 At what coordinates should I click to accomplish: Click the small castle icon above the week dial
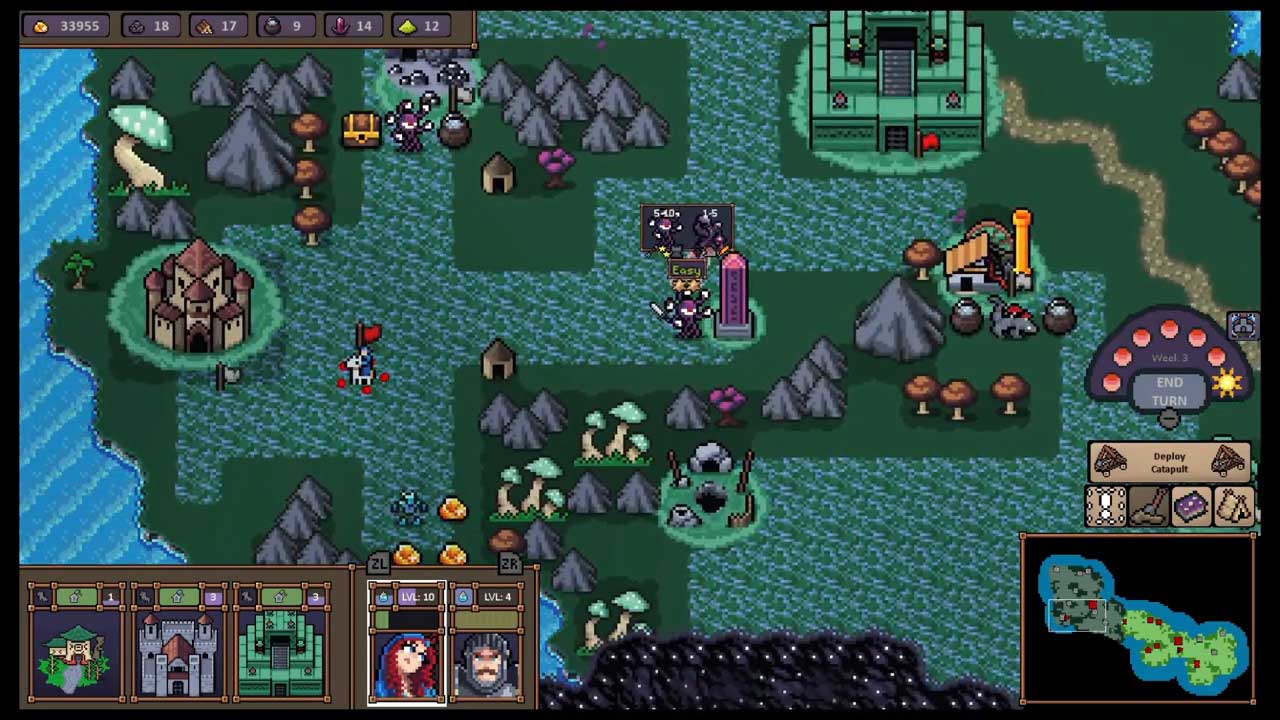[x=1243, y=325]
